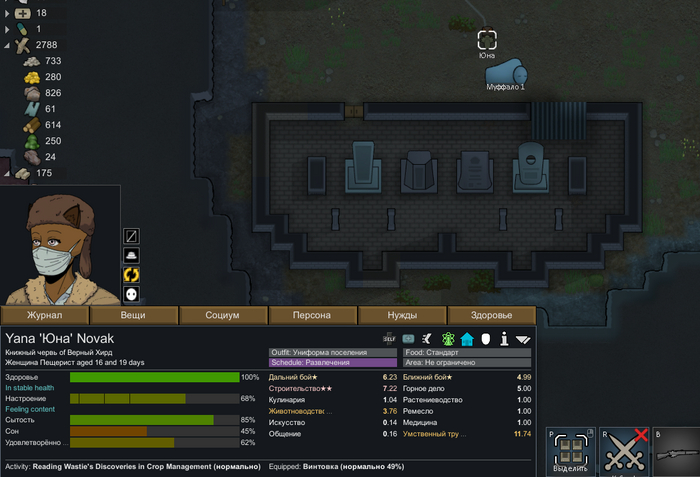700x477 pixels.
Task: Open the Журнал tab
Action: (45, 315)
